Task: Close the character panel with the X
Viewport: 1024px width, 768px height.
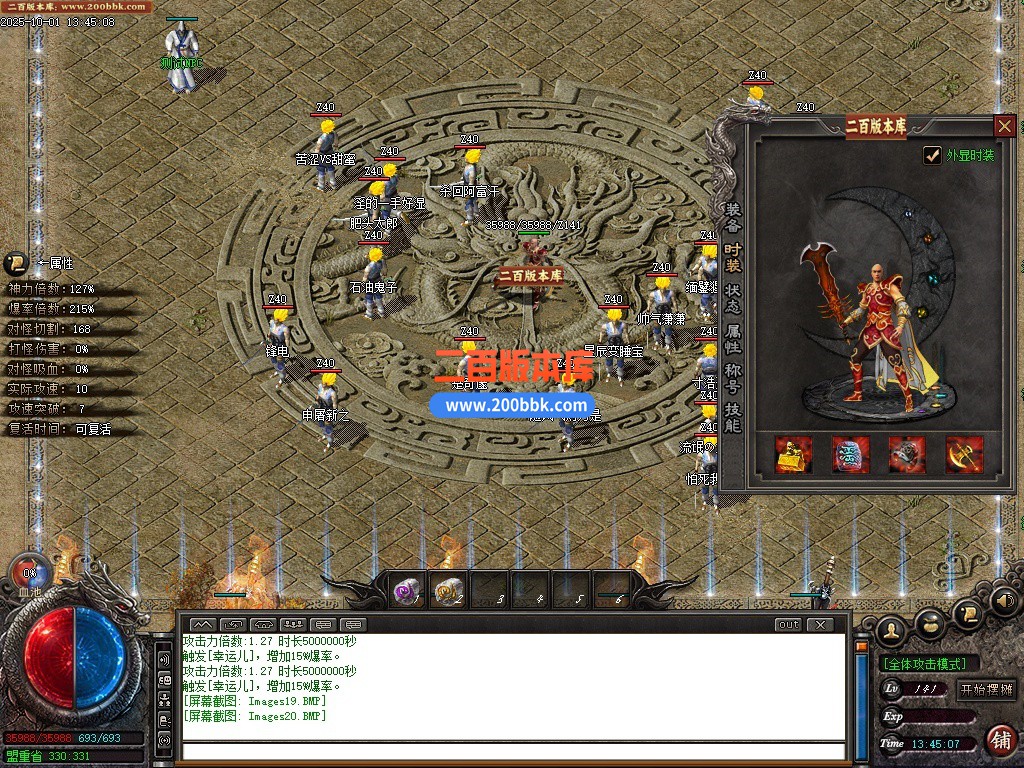Action: [x=1005, y=126]
